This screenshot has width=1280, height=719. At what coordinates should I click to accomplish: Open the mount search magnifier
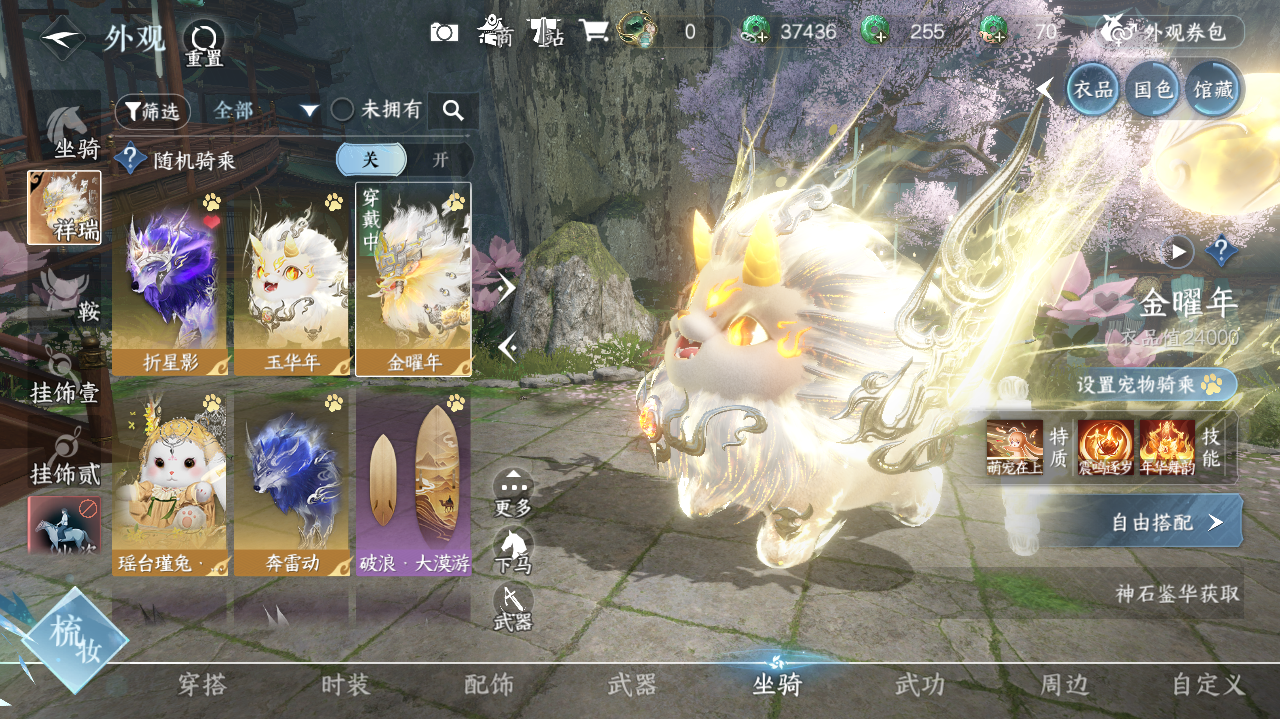tap(453, 111)
